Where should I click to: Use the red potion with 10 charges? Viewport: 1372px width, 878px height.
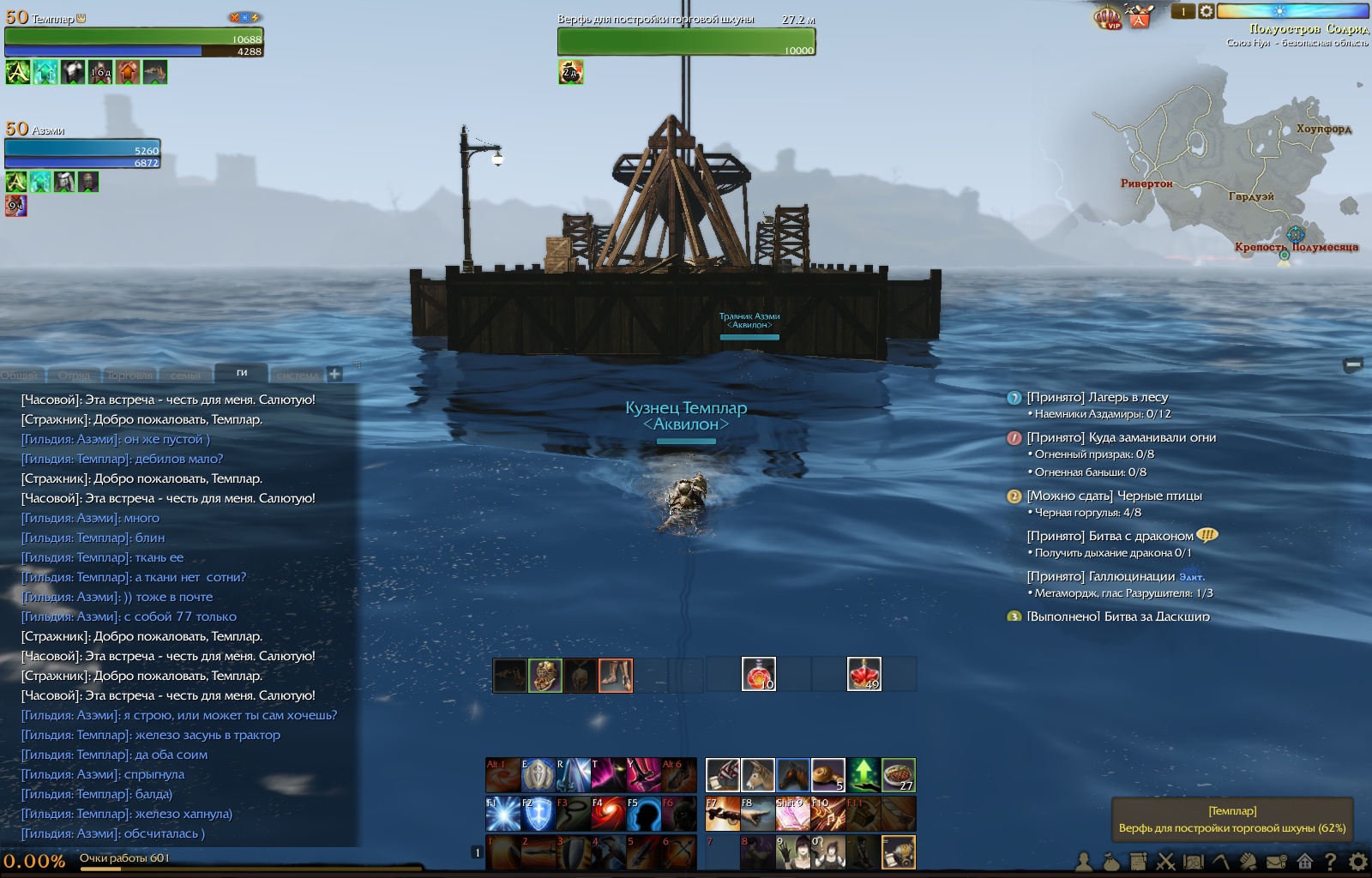(759, 674)
